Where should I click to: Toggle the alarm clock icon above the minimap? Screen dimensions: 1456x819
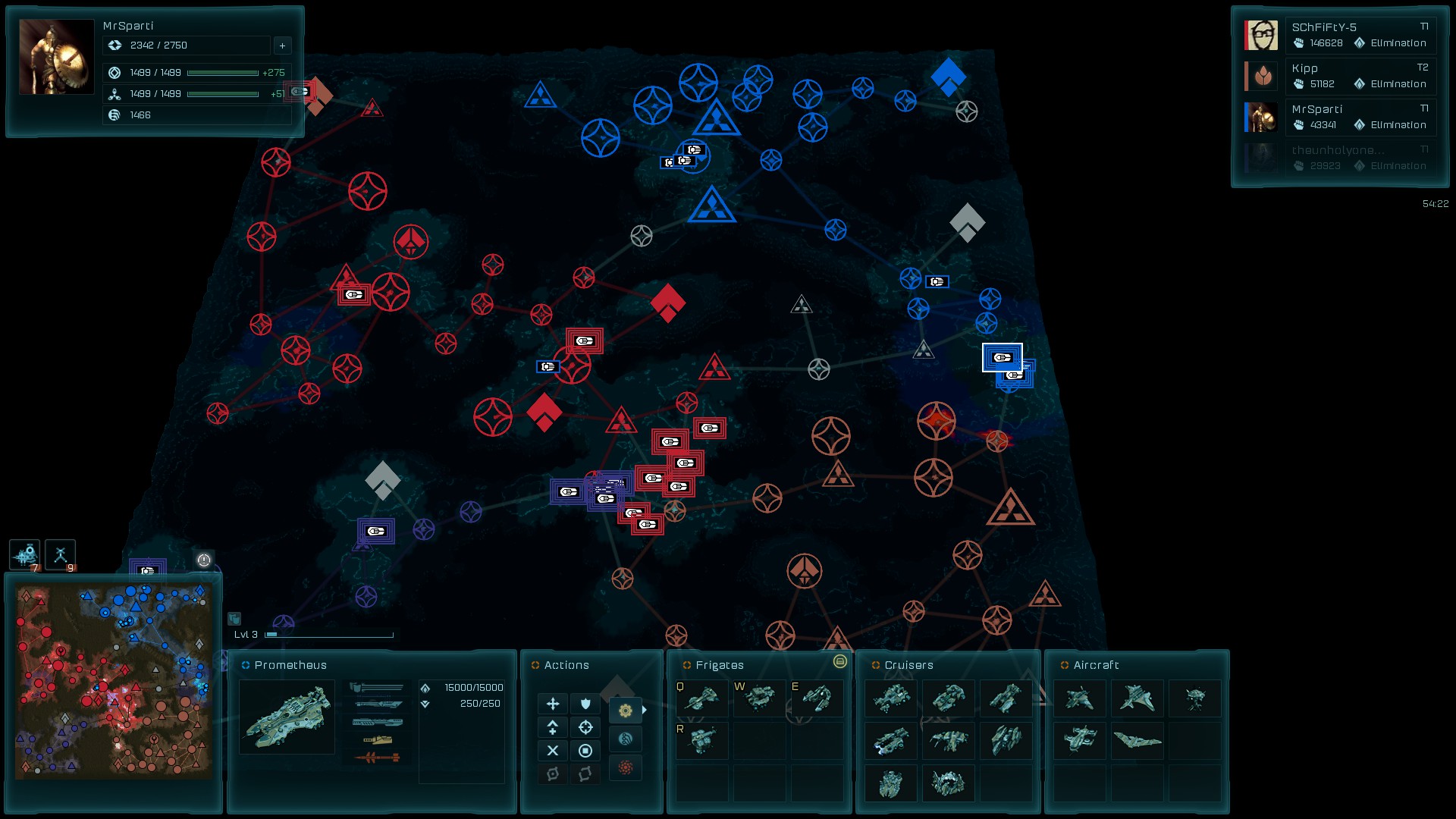[203, 561]
